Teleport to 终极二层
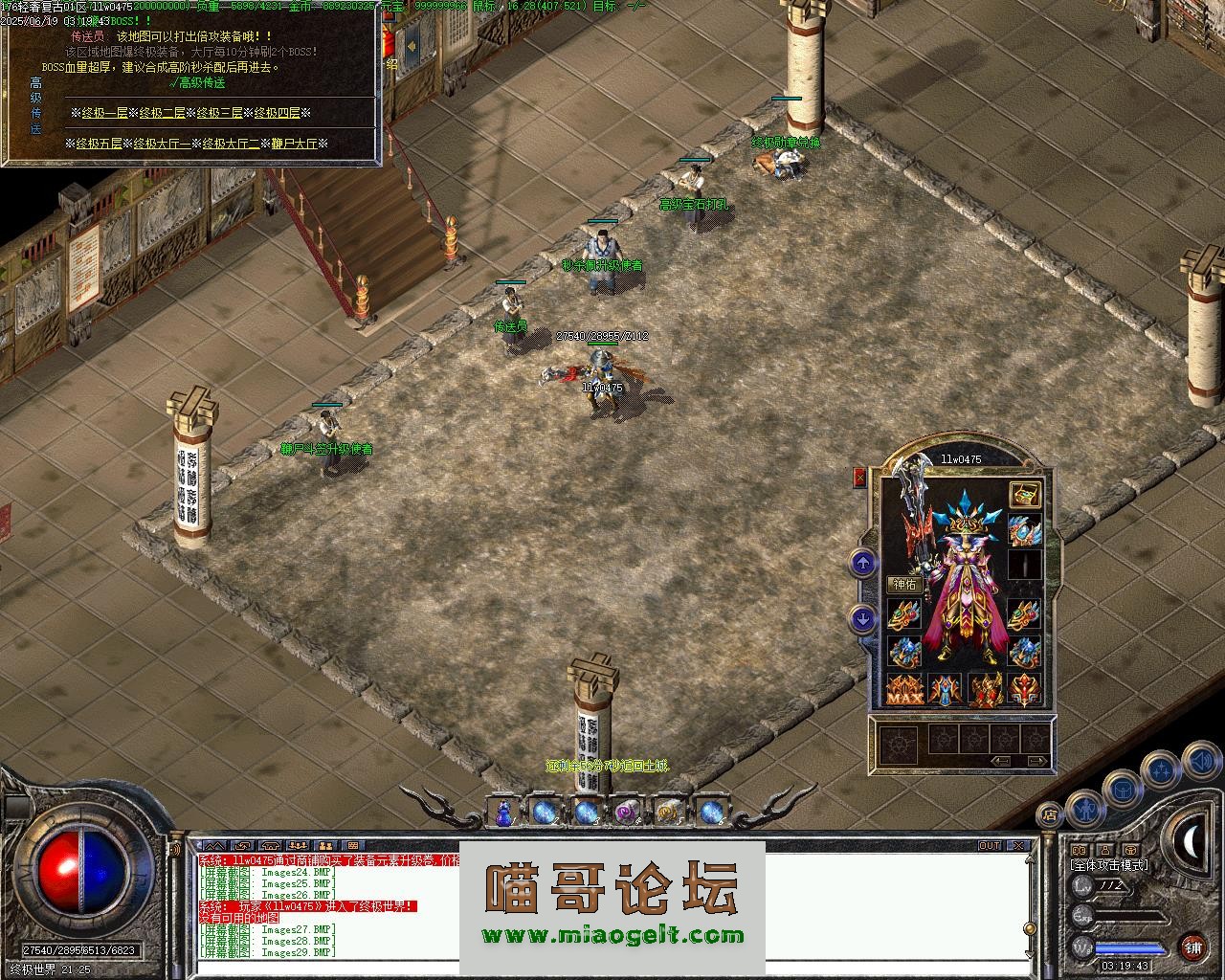 162,113
